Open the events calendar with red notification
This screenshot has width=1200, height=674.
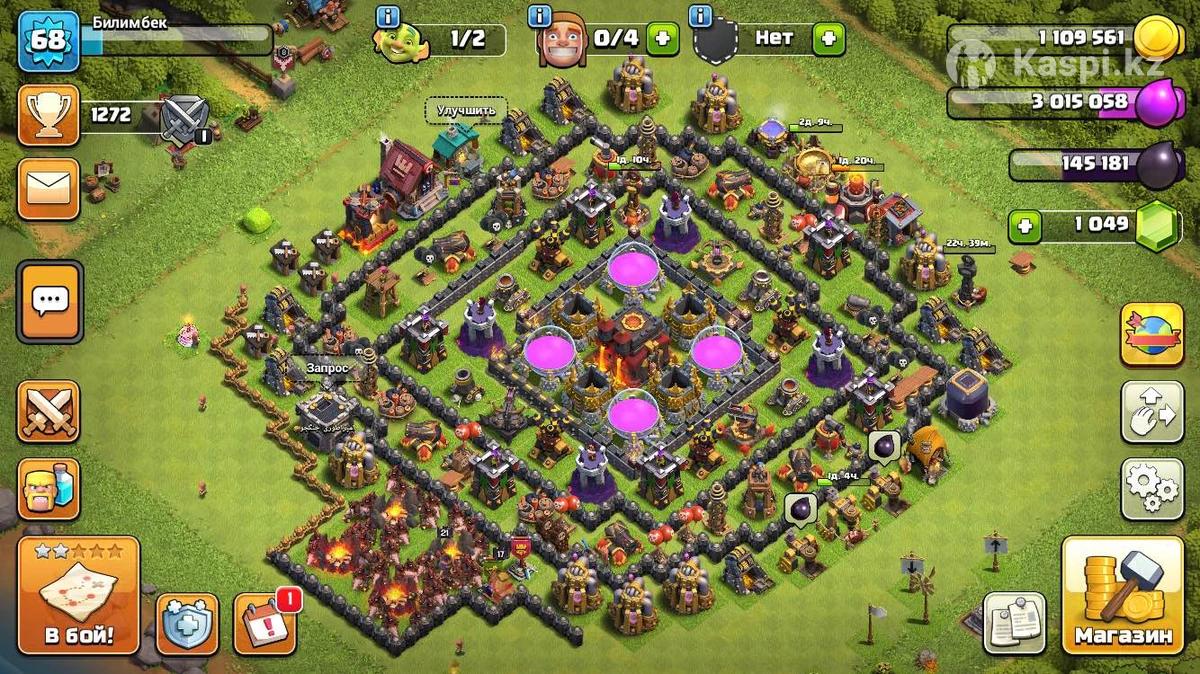(x=265, y=624)
